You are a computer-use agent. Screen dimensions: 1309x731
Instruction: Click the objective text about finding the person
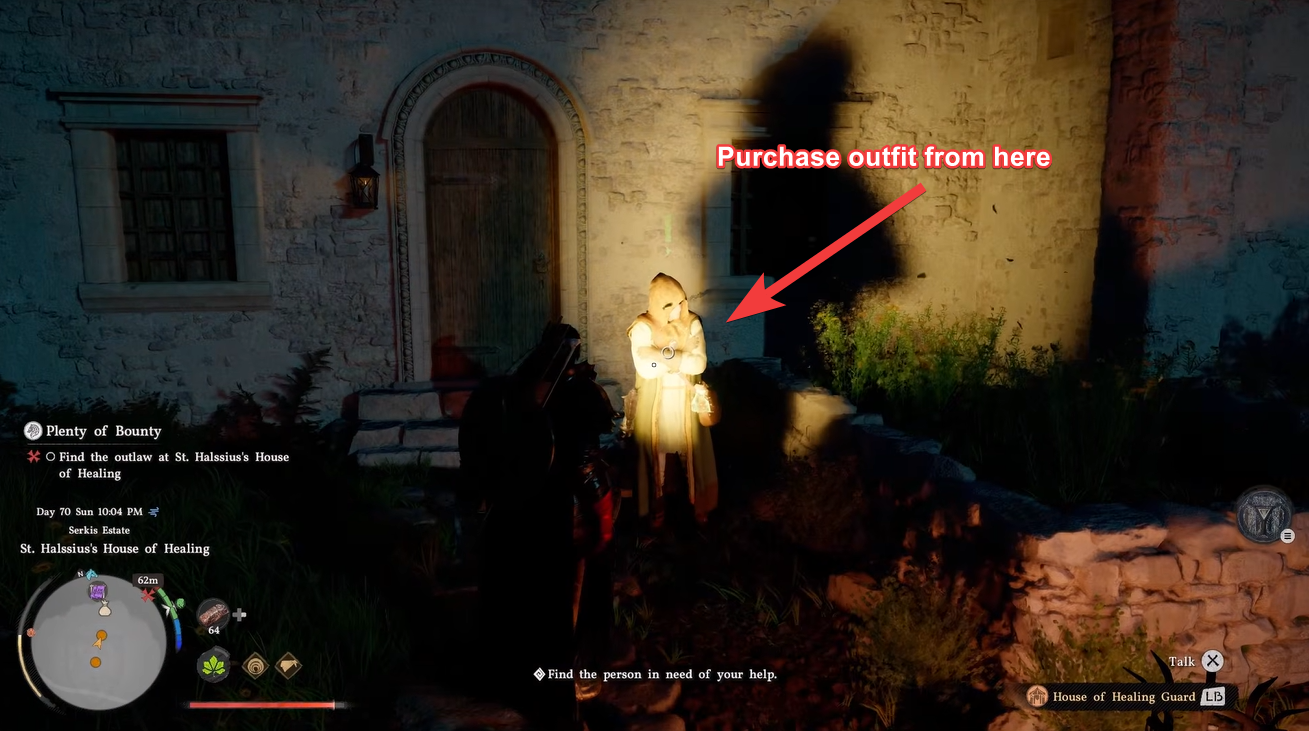point(657,674)
